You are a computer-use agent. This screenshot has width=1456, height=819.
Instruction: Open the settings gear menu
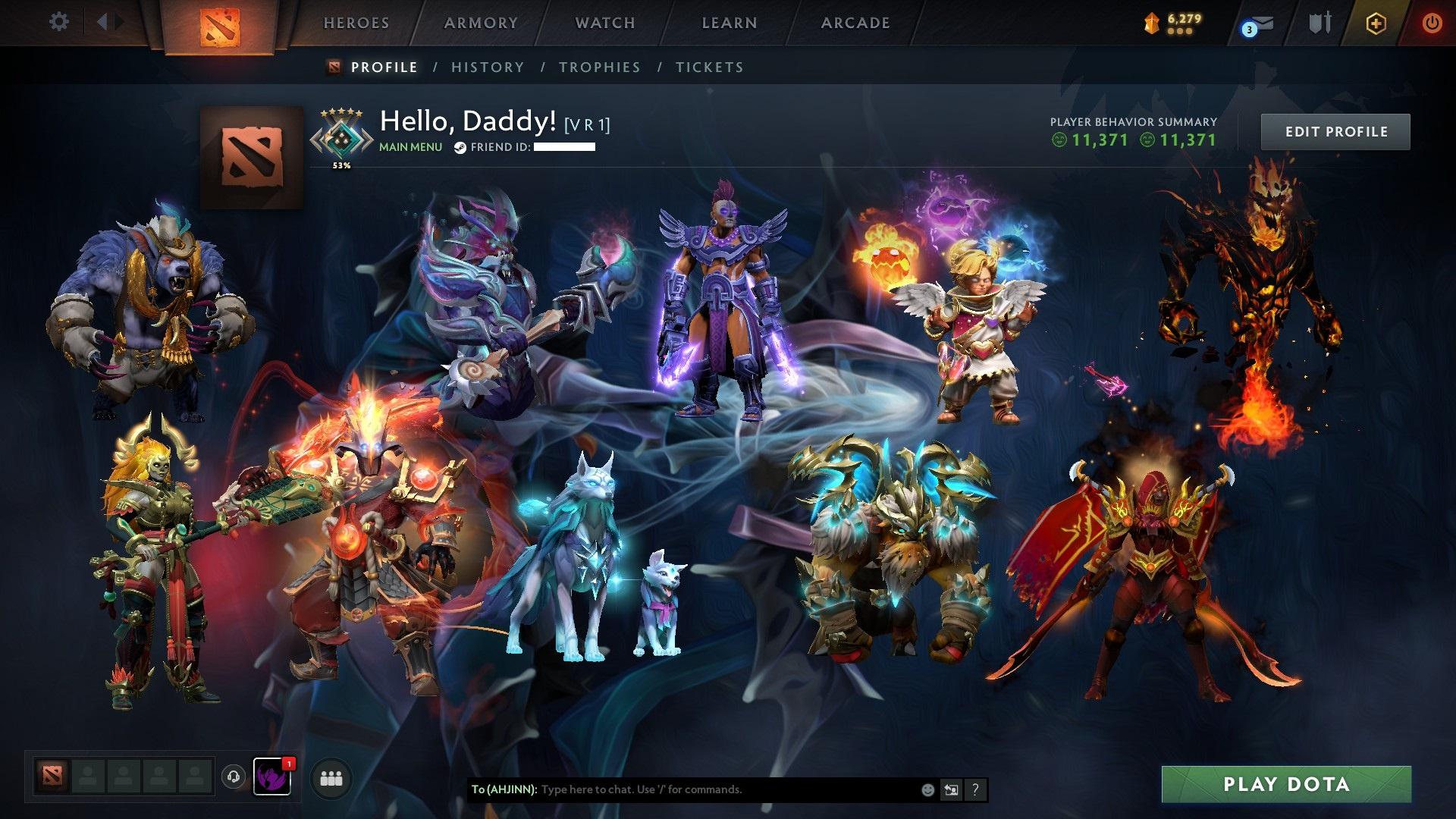pyautogui.click(x=59, y=22)
